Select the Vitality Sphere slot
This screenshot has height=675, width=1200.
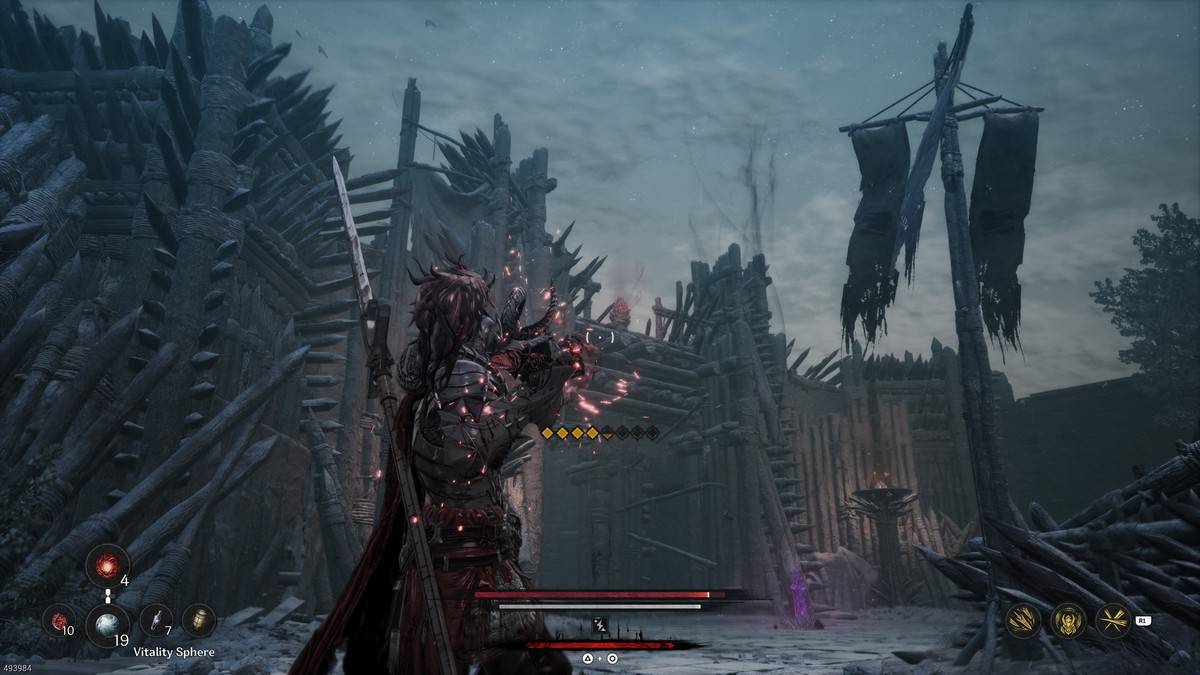pyautogui.click(x=107, y=625)
